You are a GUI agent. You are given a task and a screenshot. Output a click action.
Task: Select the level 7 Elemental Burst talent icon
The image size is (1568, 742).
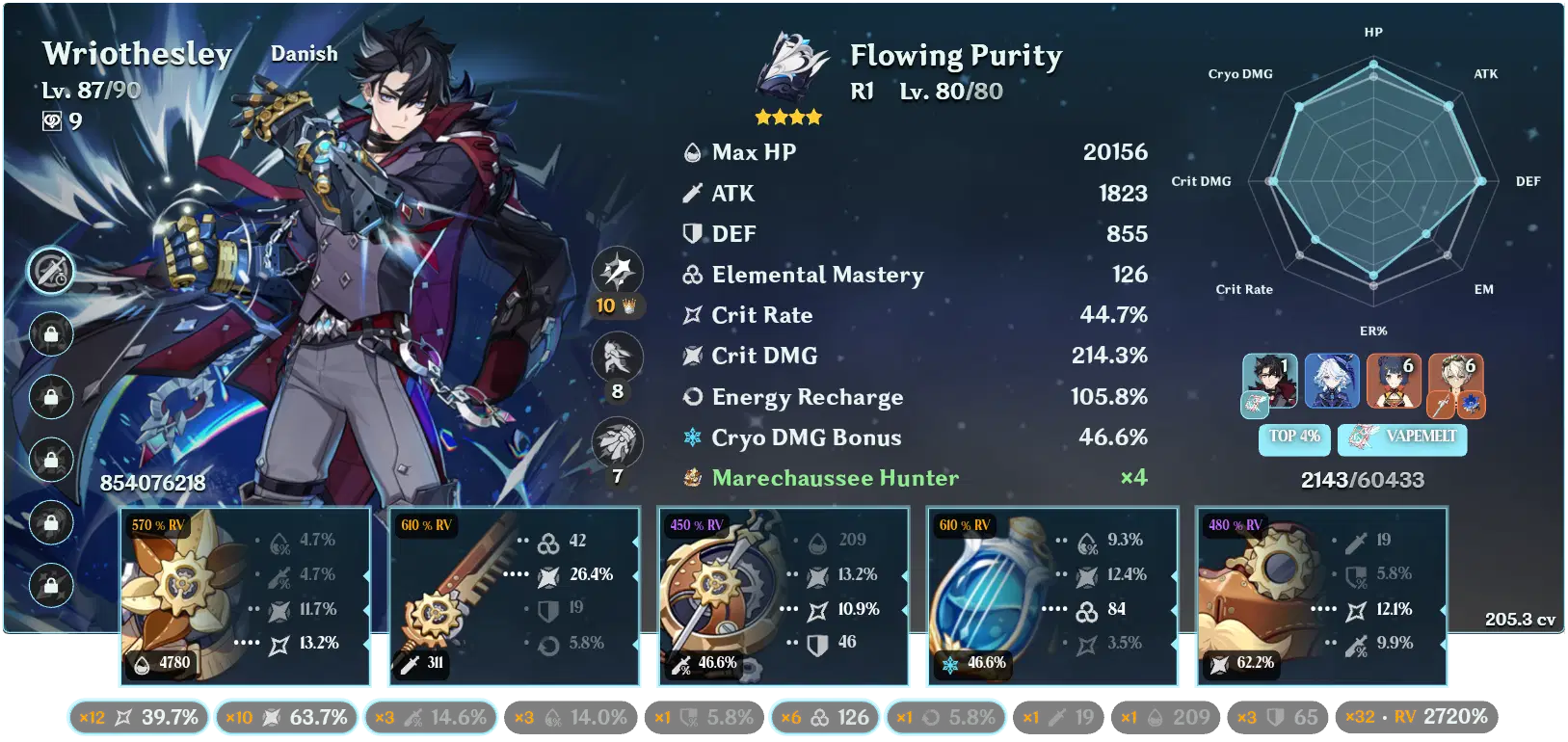pos(617,441)
